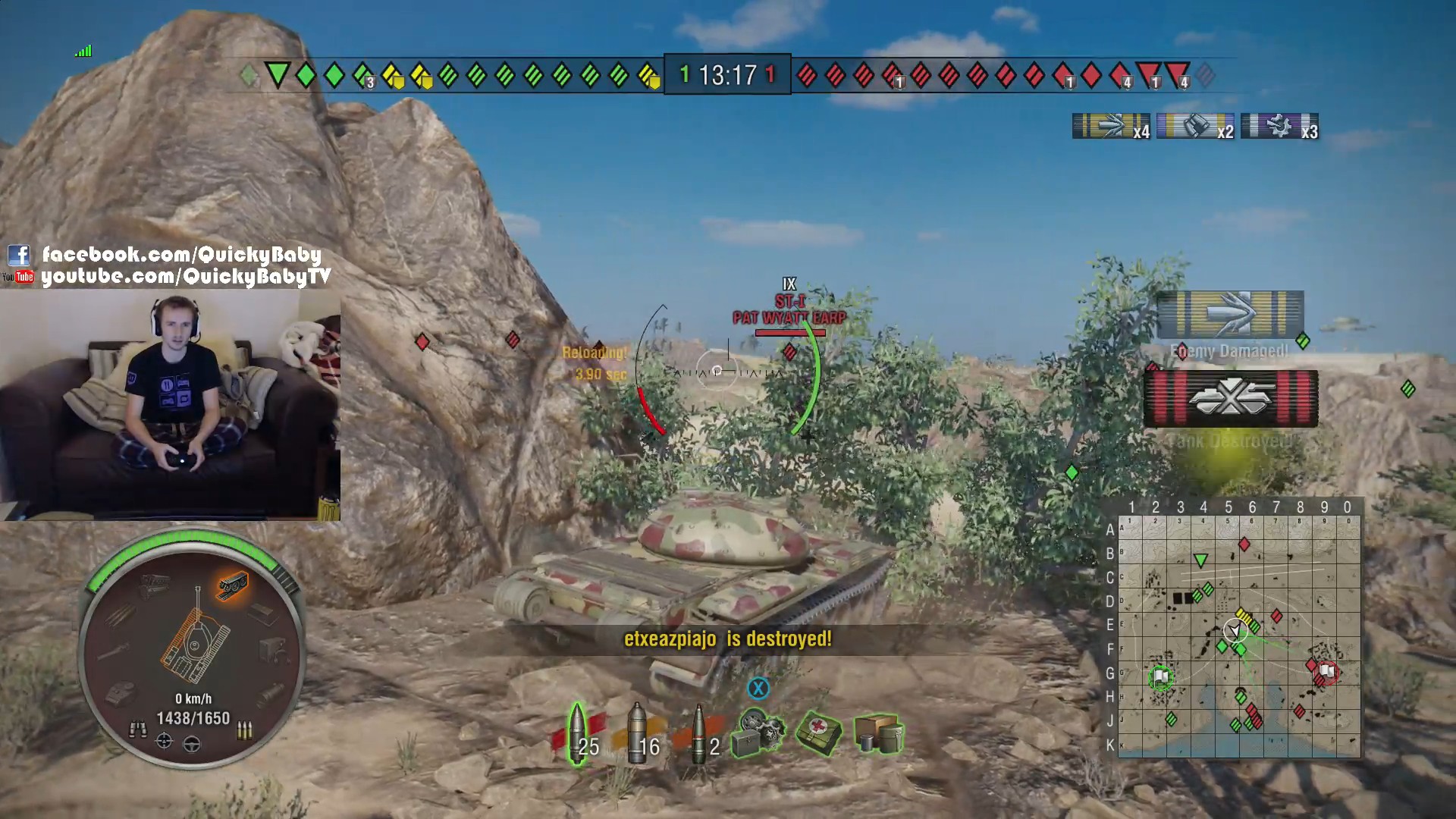Use the repair kit consumable
This screenshot has width=1456, height=819.
coord(759,733)
